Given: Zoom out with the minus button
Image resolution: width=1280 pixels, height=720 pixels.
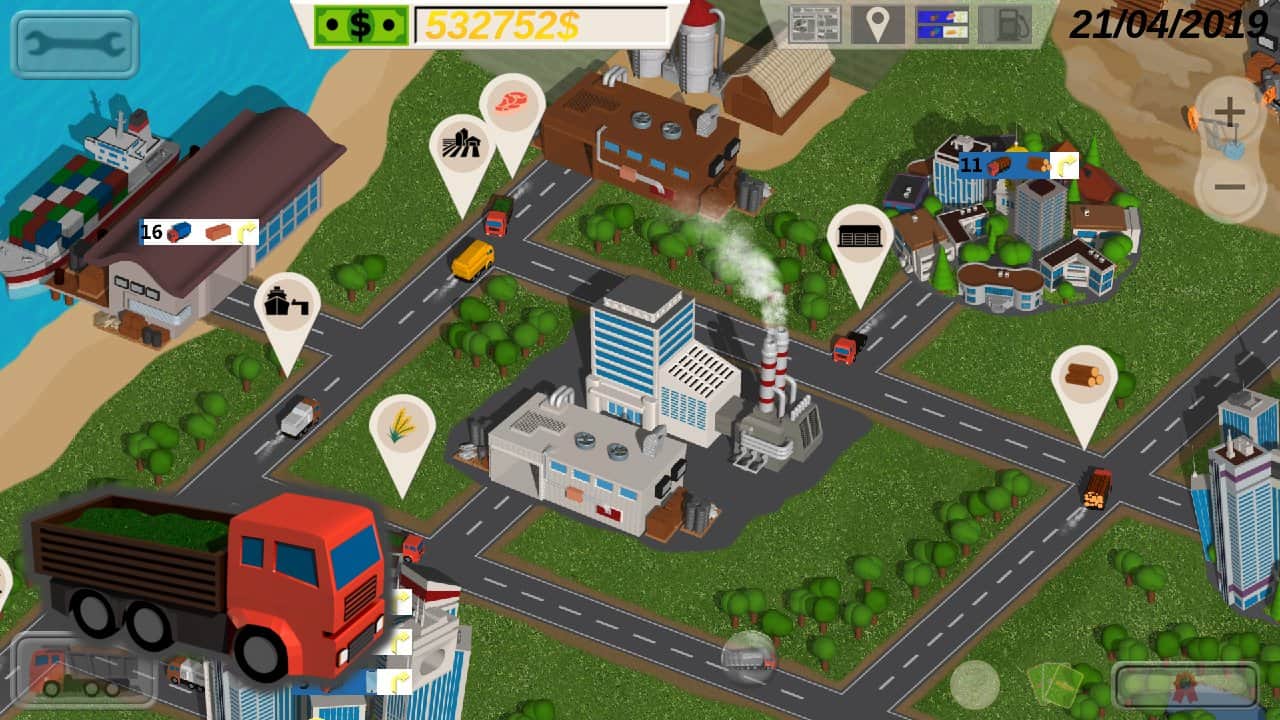Looking at the screenshot, I should pyautogui.click(x=1229, y=187).
